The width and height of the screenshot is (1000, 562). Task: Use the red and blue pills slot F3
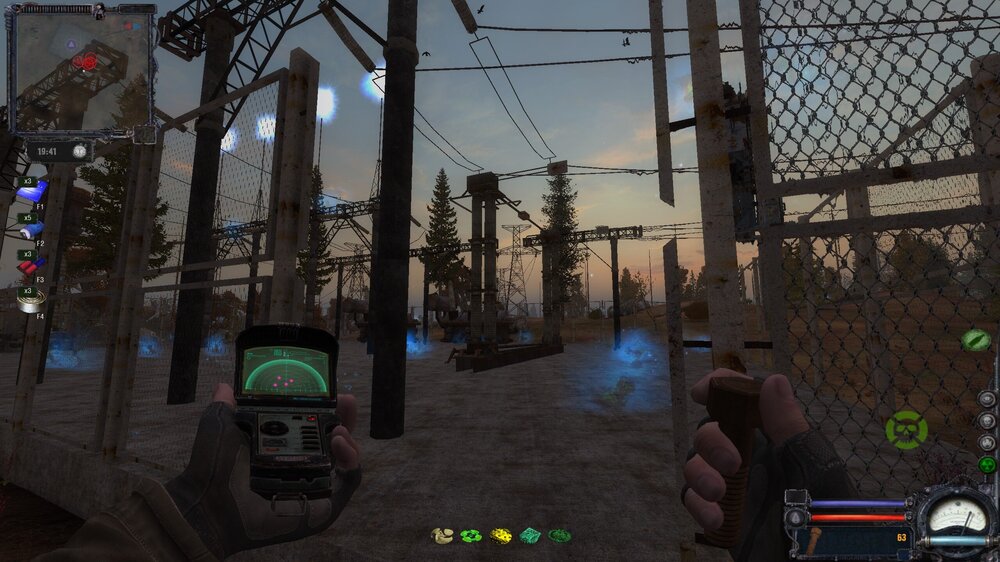tap(32, 265)
